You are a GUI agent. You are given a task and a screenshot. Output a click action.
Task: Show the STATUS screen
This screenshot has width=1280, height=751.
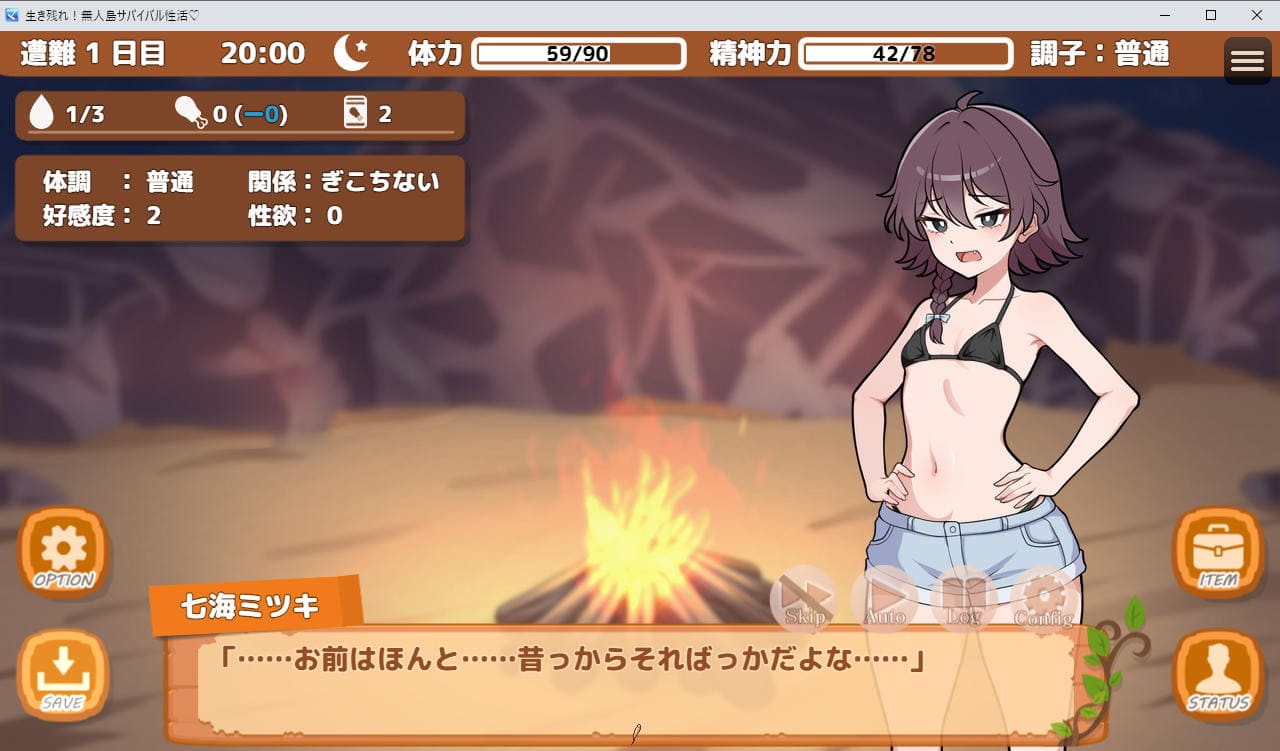click(1218, 675)
